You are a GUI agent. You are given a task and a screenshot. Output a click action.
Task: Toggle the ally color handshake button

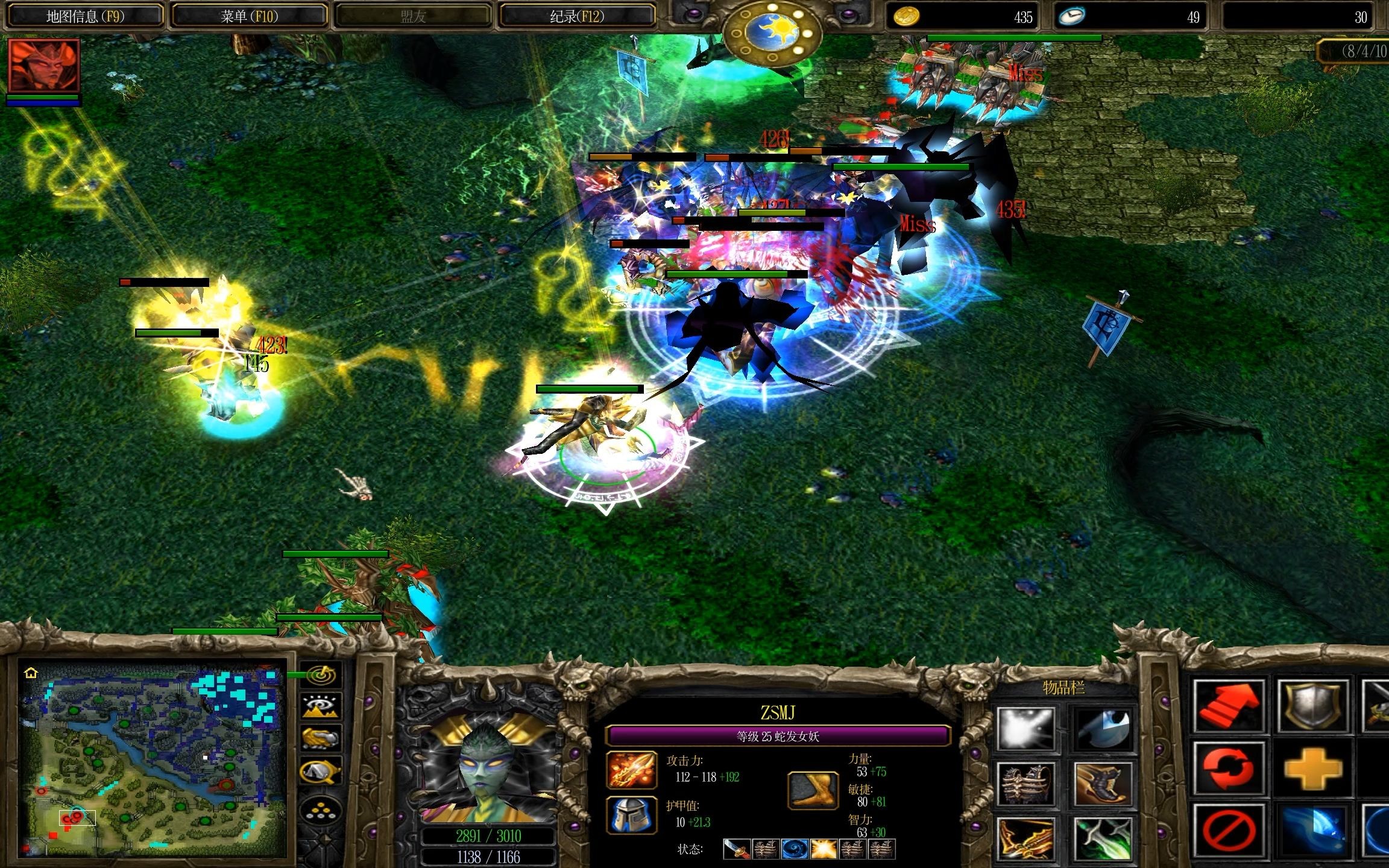pos(321,738)
